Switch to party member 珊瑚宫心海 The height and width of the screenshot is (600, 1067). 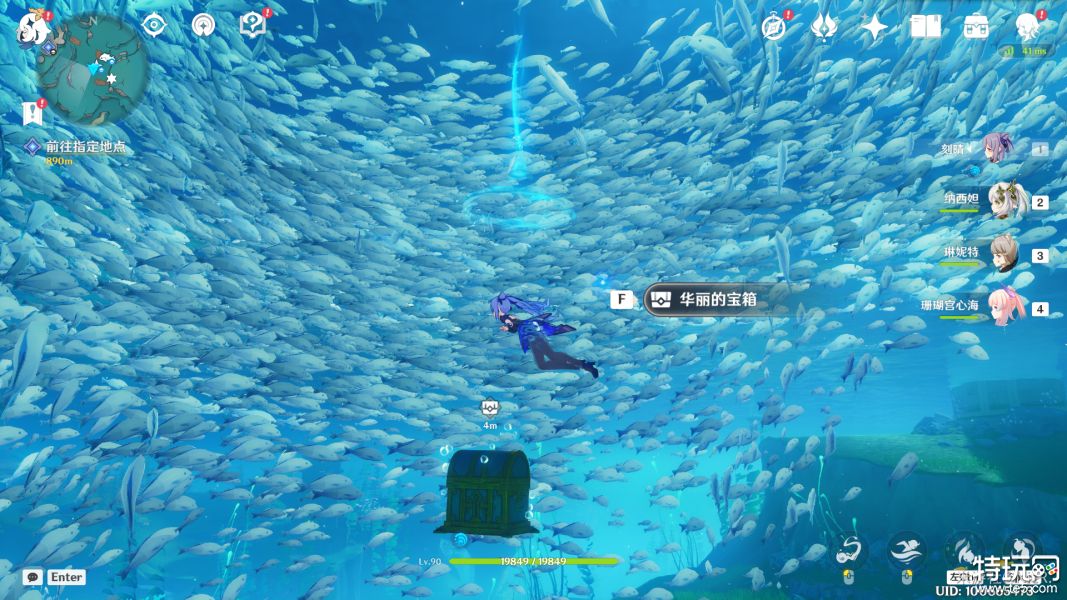(1003, 308)
